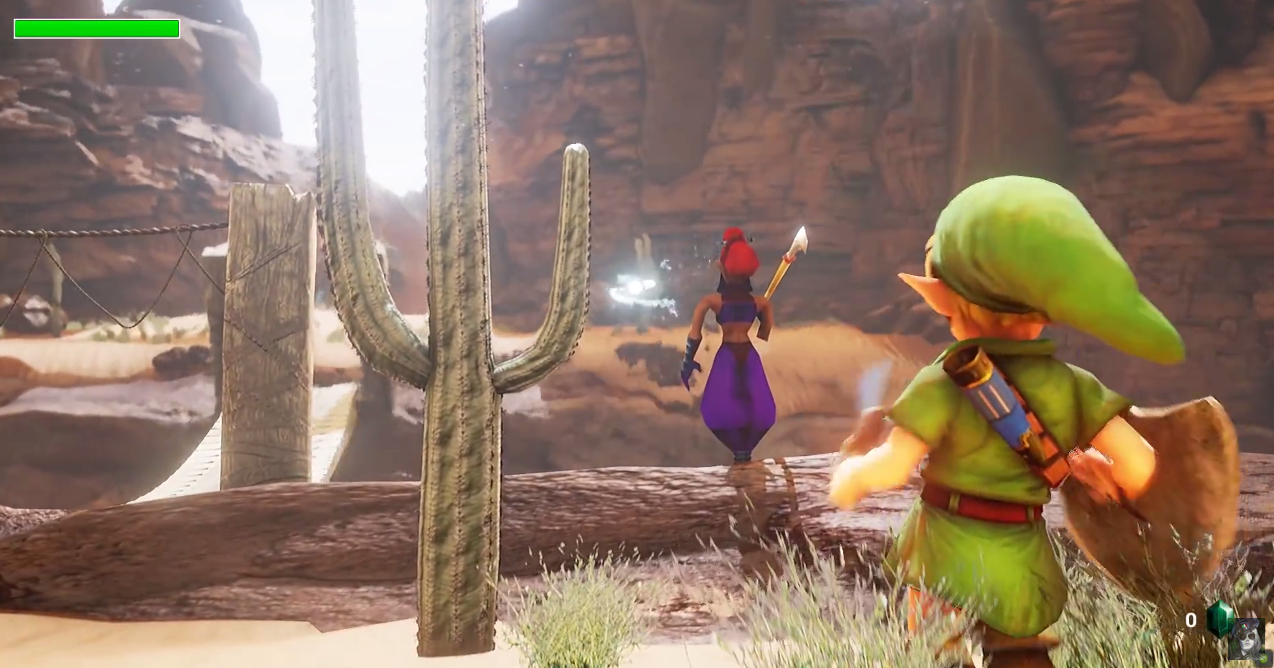Open the channel avatar watermark overlay

(x=1244, y=638)
